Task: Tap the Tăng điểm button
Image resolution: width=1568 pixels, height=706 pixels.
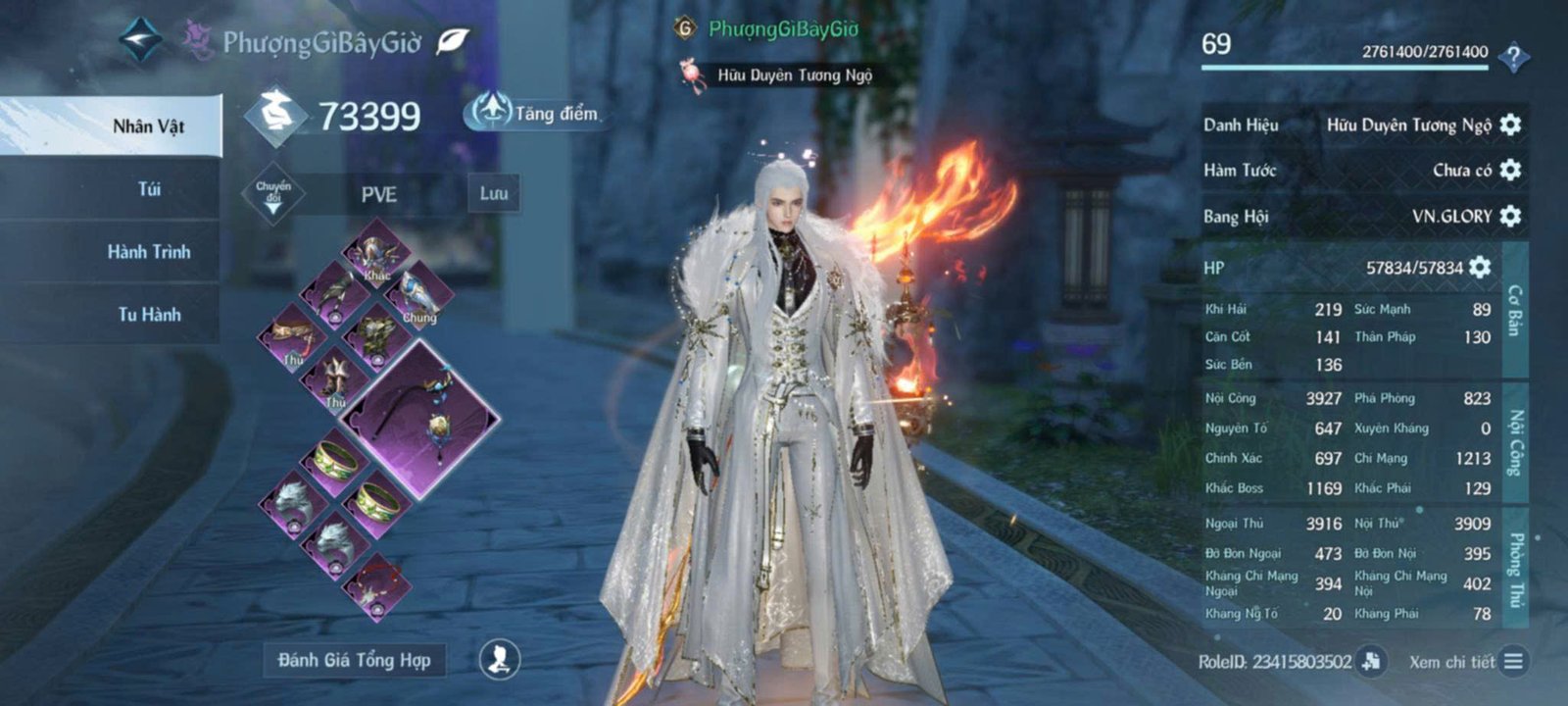Action: point(536,113)
